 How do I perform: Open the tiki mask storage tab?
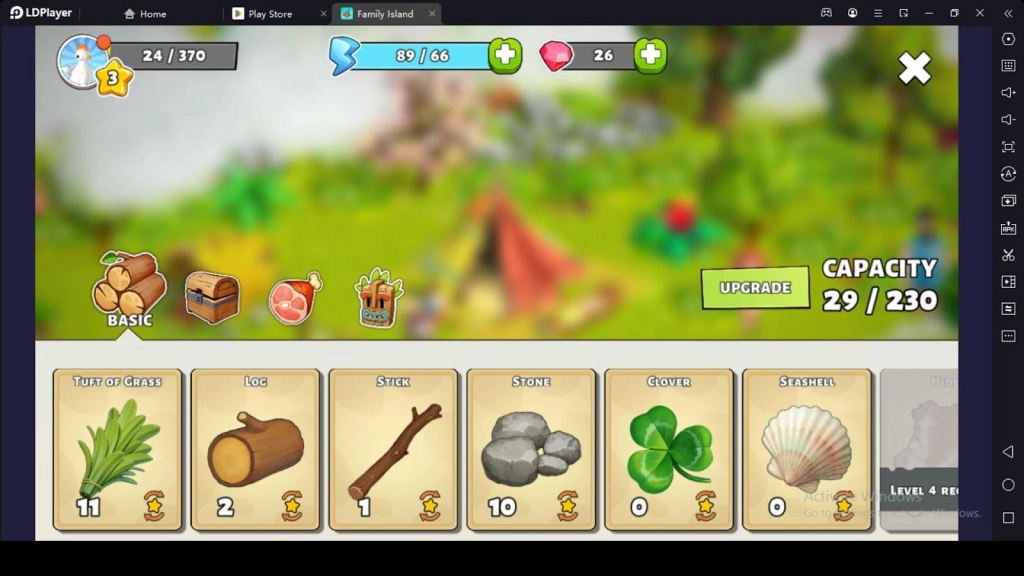(x=379, y=298)
